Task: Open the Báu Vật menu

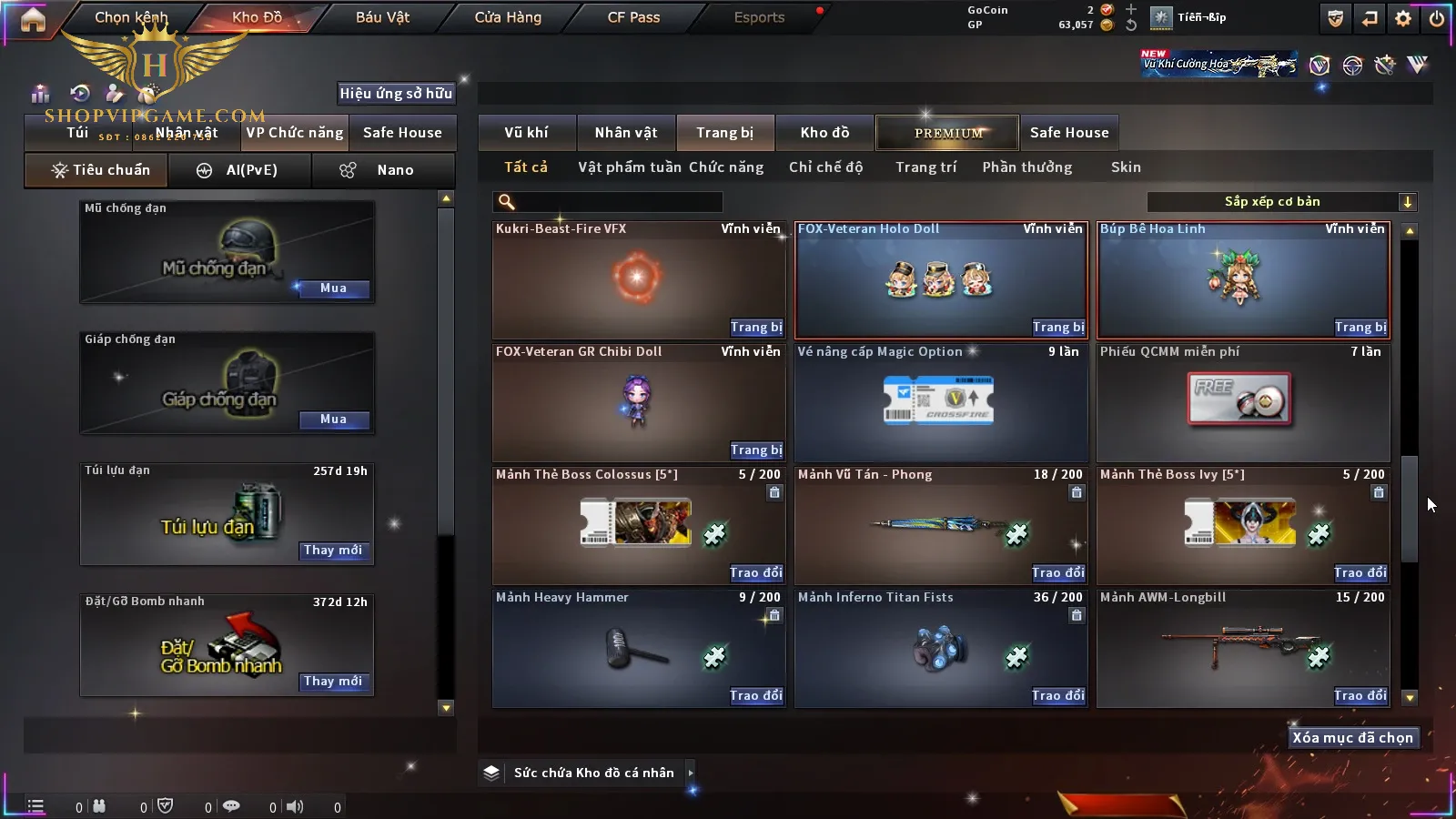Action: (382, 17)
